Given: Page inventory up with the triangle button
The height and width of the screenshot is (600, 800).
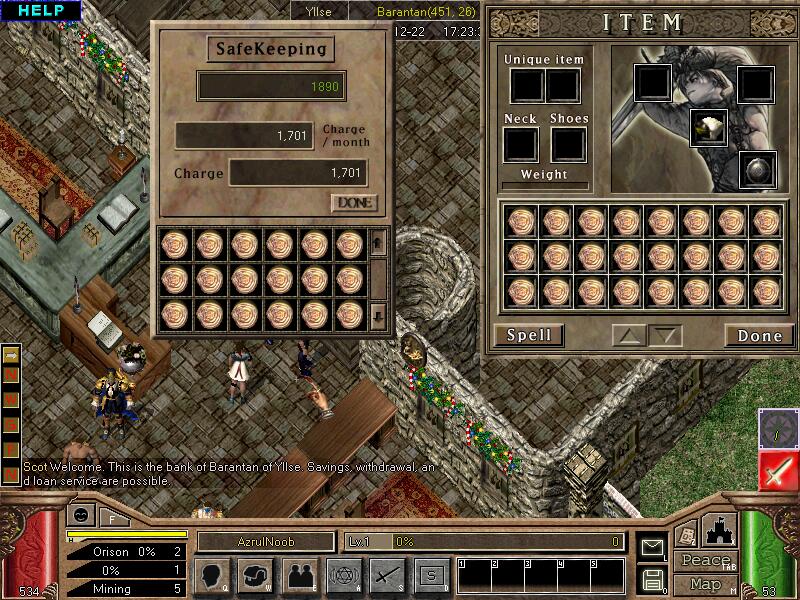Looking at the screenshot, I should 629,335.
